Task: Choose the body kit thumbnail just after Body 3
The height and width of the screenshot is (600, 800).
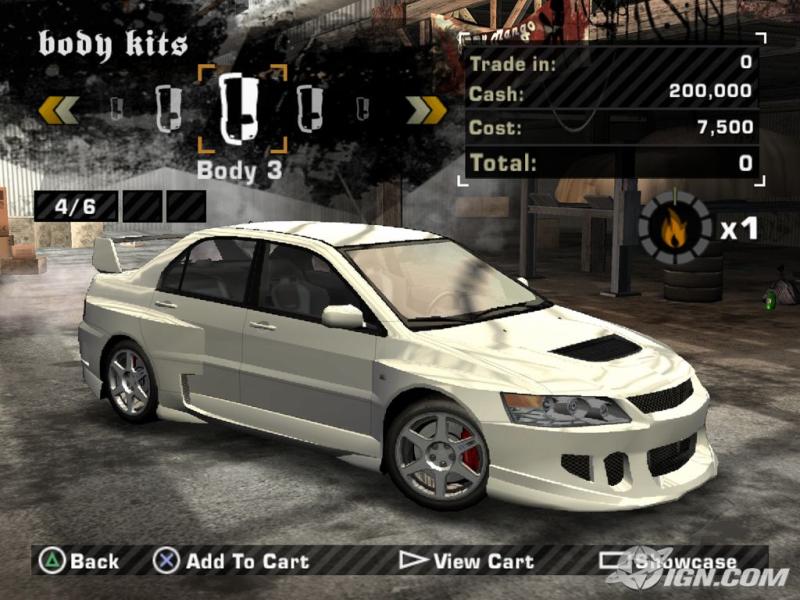Action: (x=310, y=108)
